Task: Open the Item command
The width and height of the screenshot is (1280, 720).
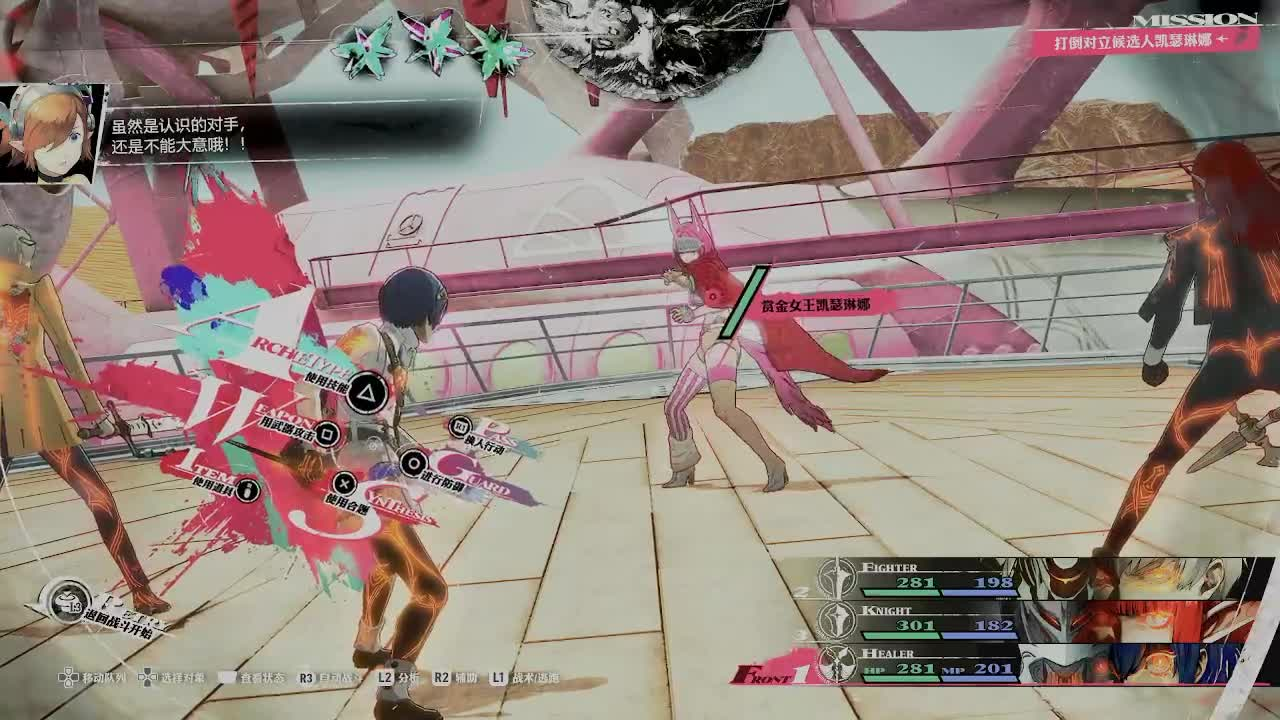Action: [247, 490]
